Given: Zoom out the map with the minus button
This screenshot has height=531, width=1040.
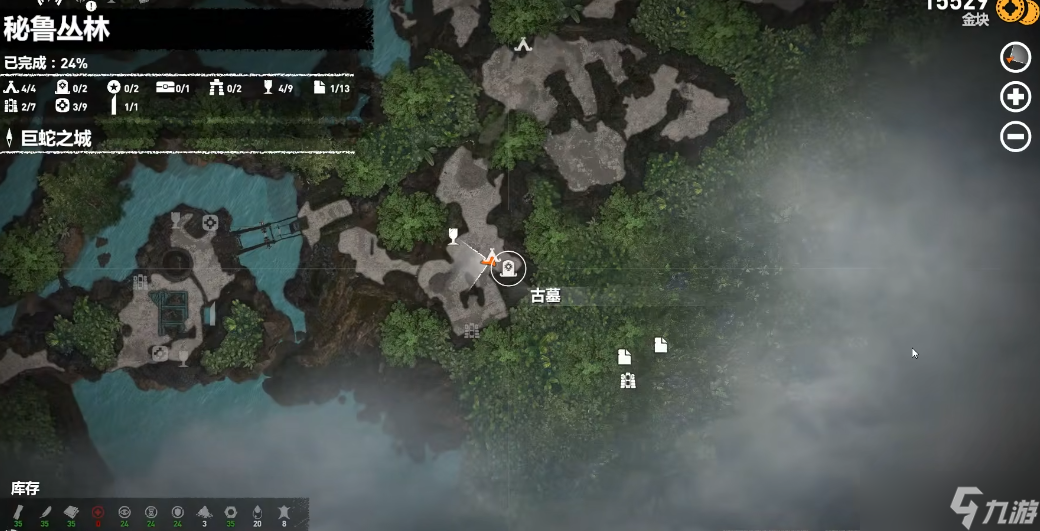Looking at the screenshot, I should (x=1016, y=136).
